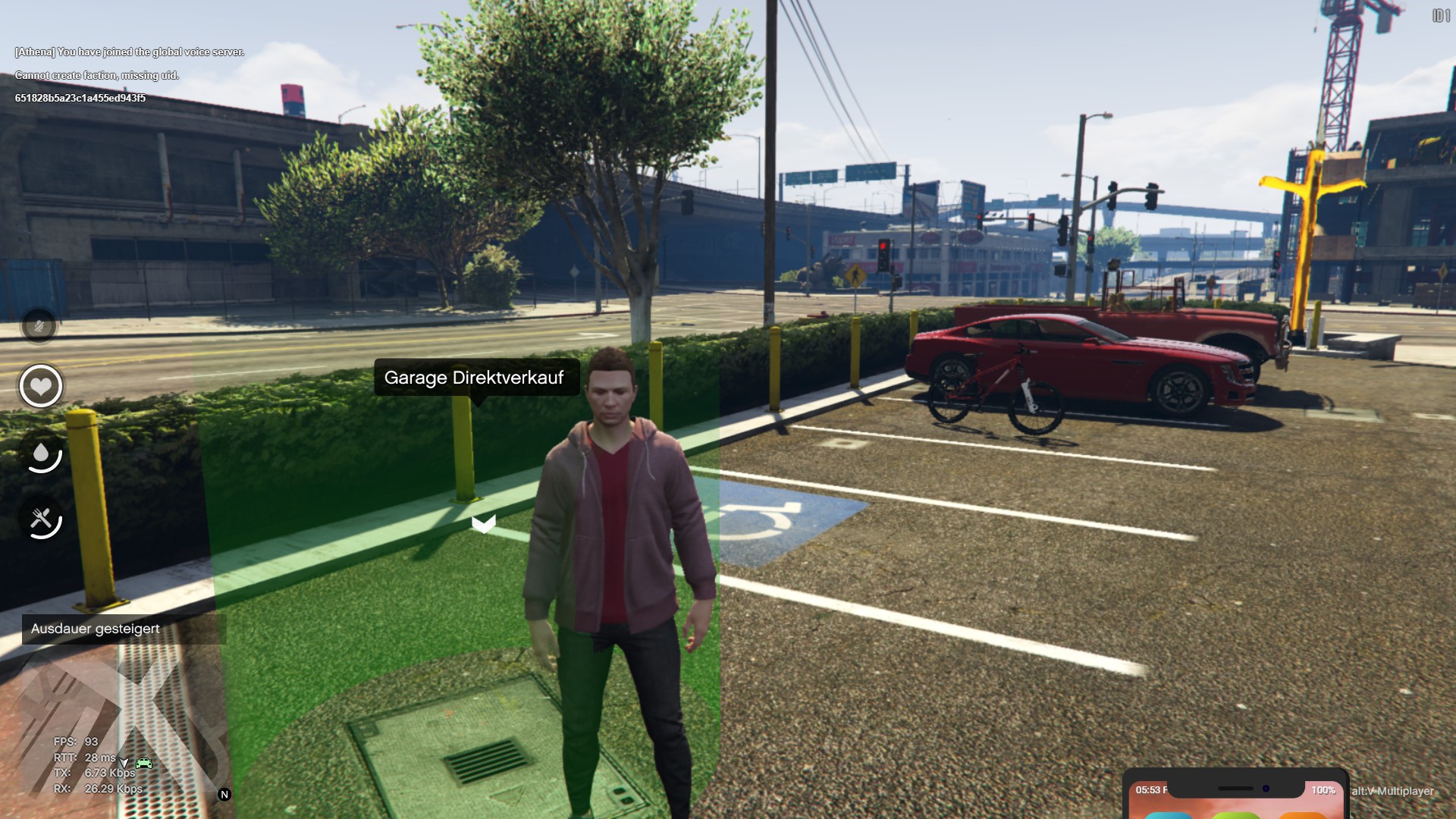Viewport: 1456px width, 819px height.
Task: Click the chat log with Athena messages
Action: [x=130, y=74]
